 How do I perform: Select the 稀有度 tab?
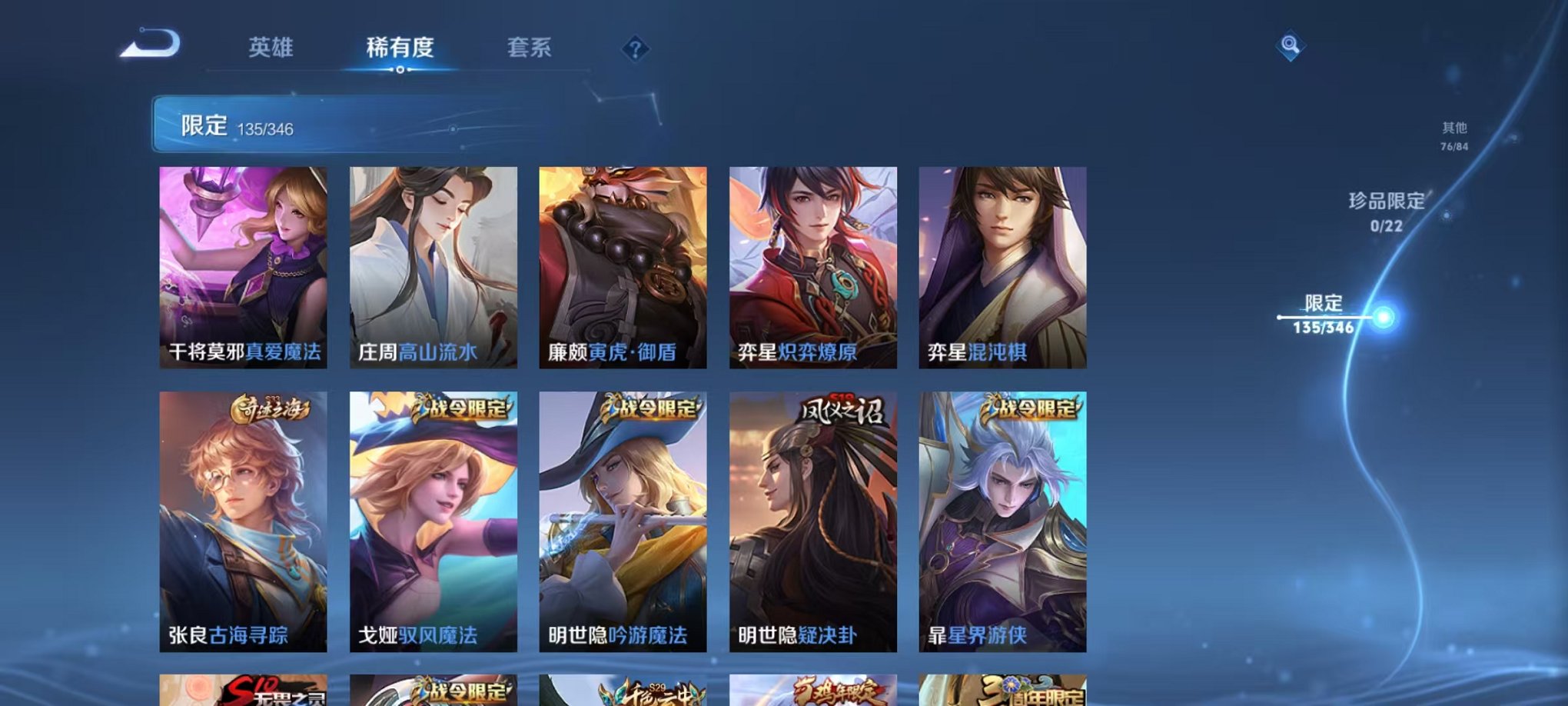pos(400,48)
